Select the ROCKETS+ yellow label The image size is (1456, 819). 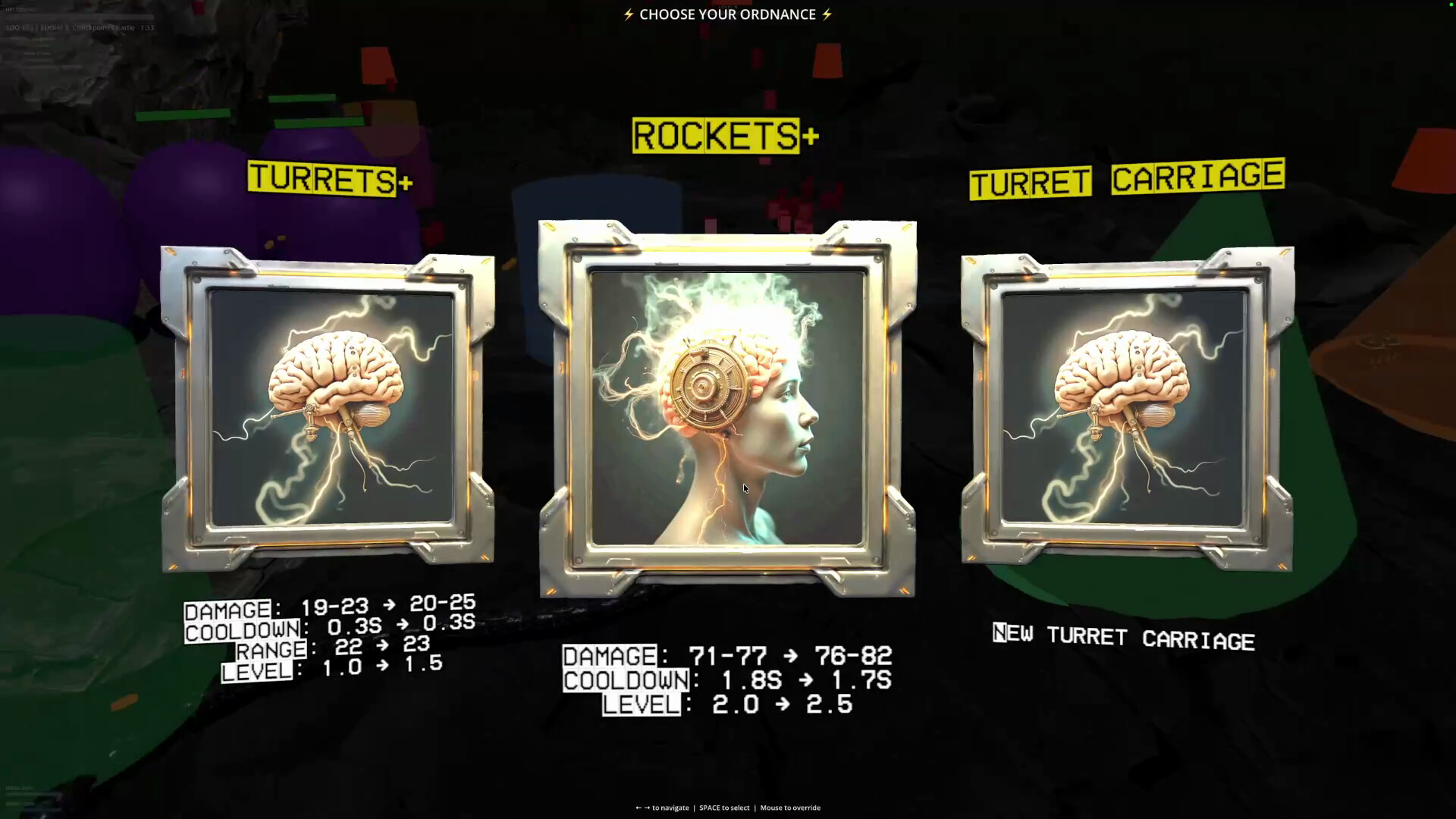pyautogui.click(x=720, y=136)
